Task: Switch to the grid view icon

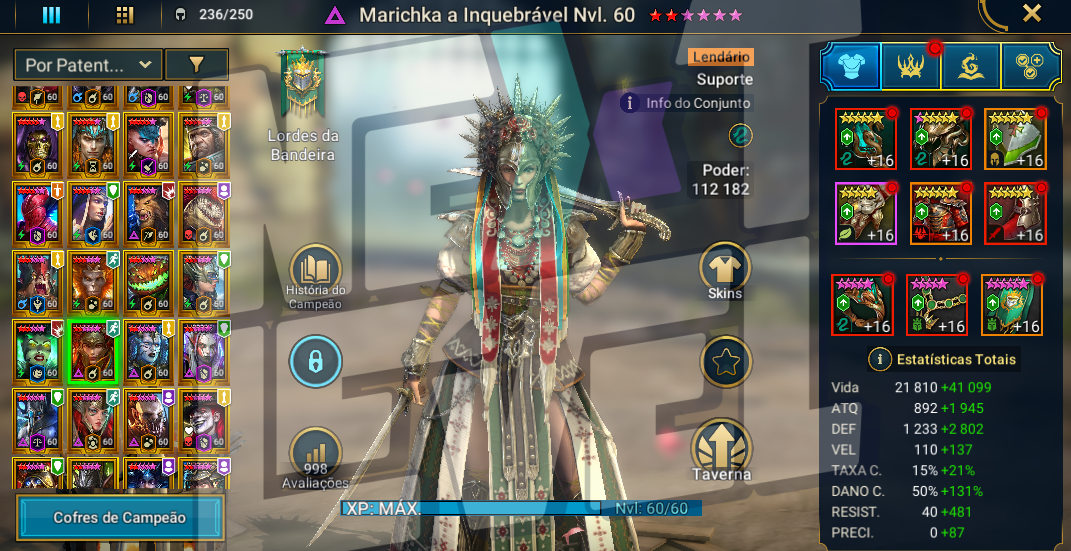Action: 125,15
